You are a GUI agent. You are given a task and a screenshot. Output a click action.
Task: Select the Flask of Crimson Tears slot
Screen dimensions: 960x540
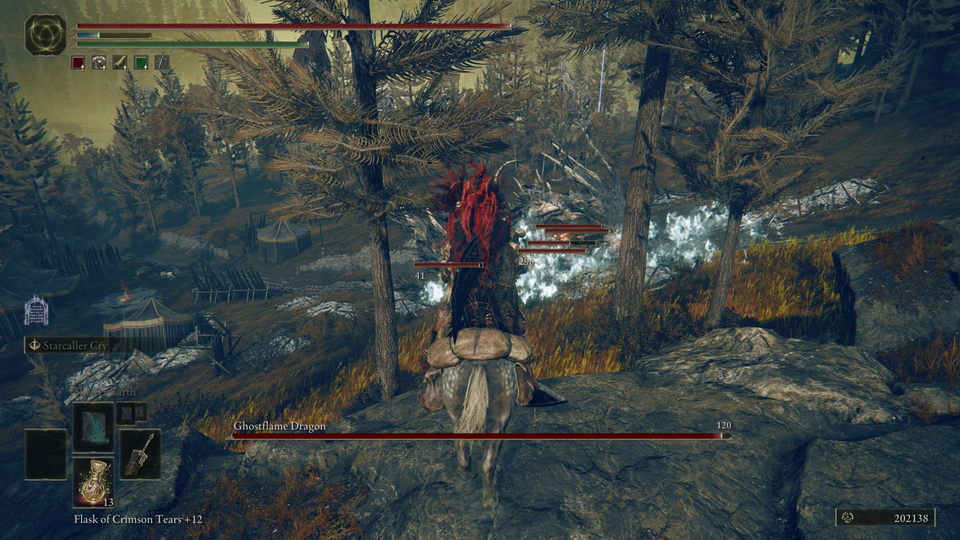click(x=92, y=481)
